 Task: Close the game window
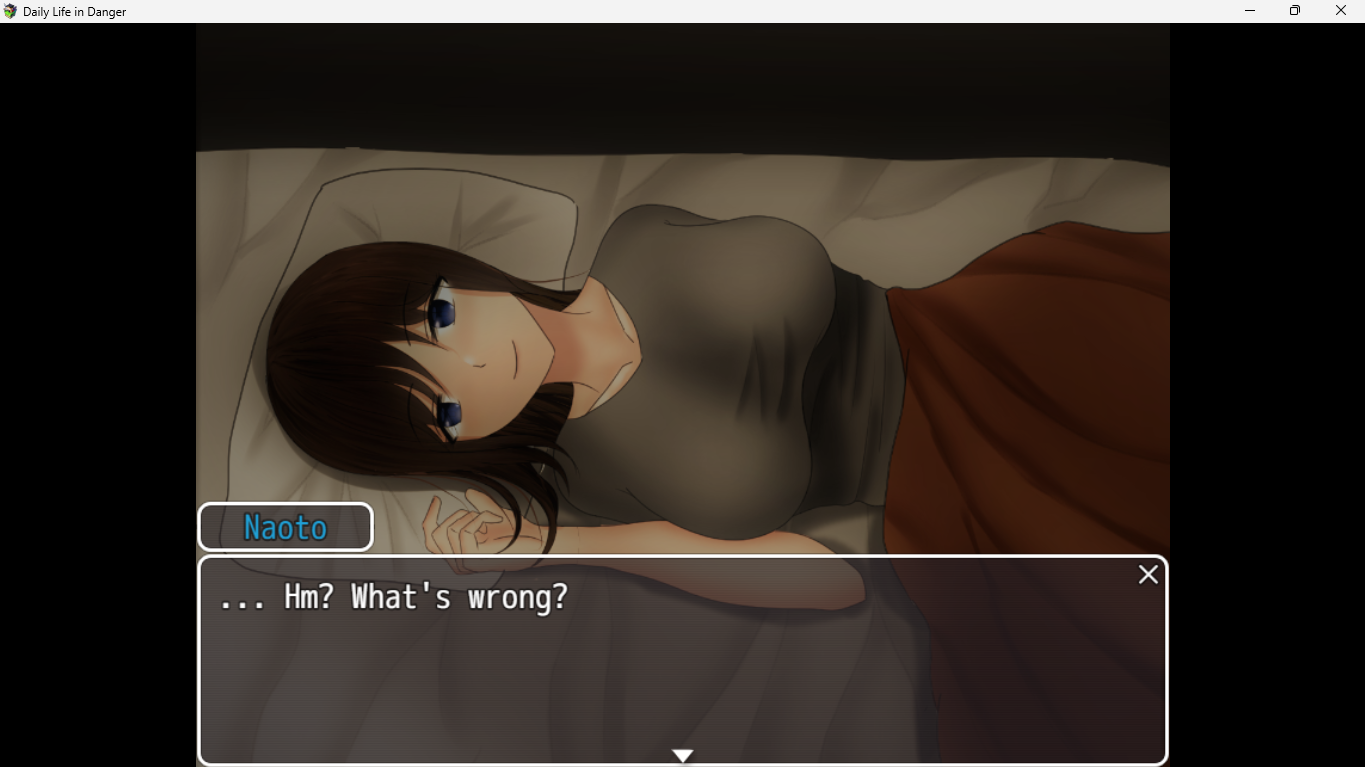[x=1341, y=11]
